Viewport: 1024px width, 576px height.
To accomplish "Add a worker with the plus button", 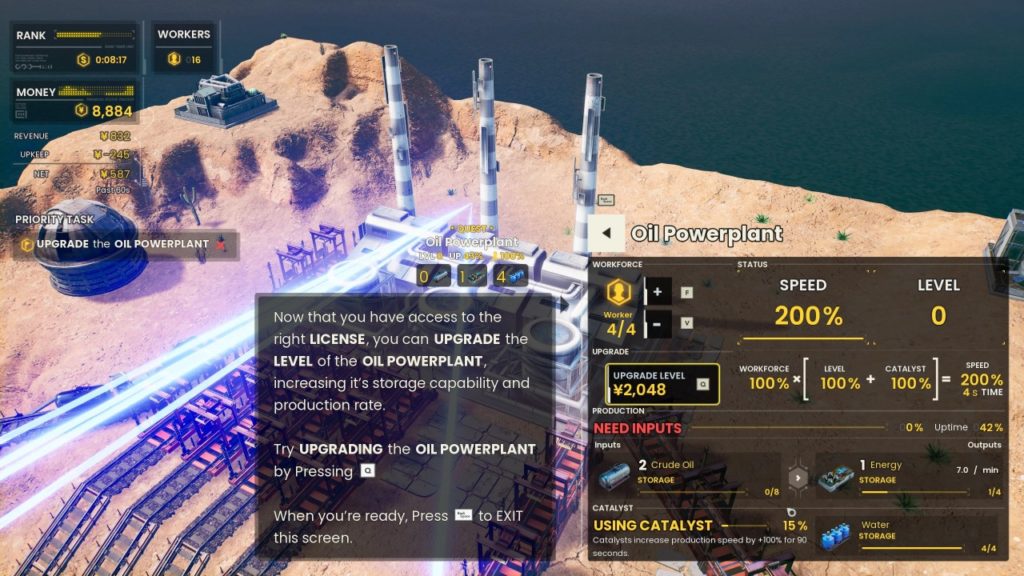I will point(657,292).
